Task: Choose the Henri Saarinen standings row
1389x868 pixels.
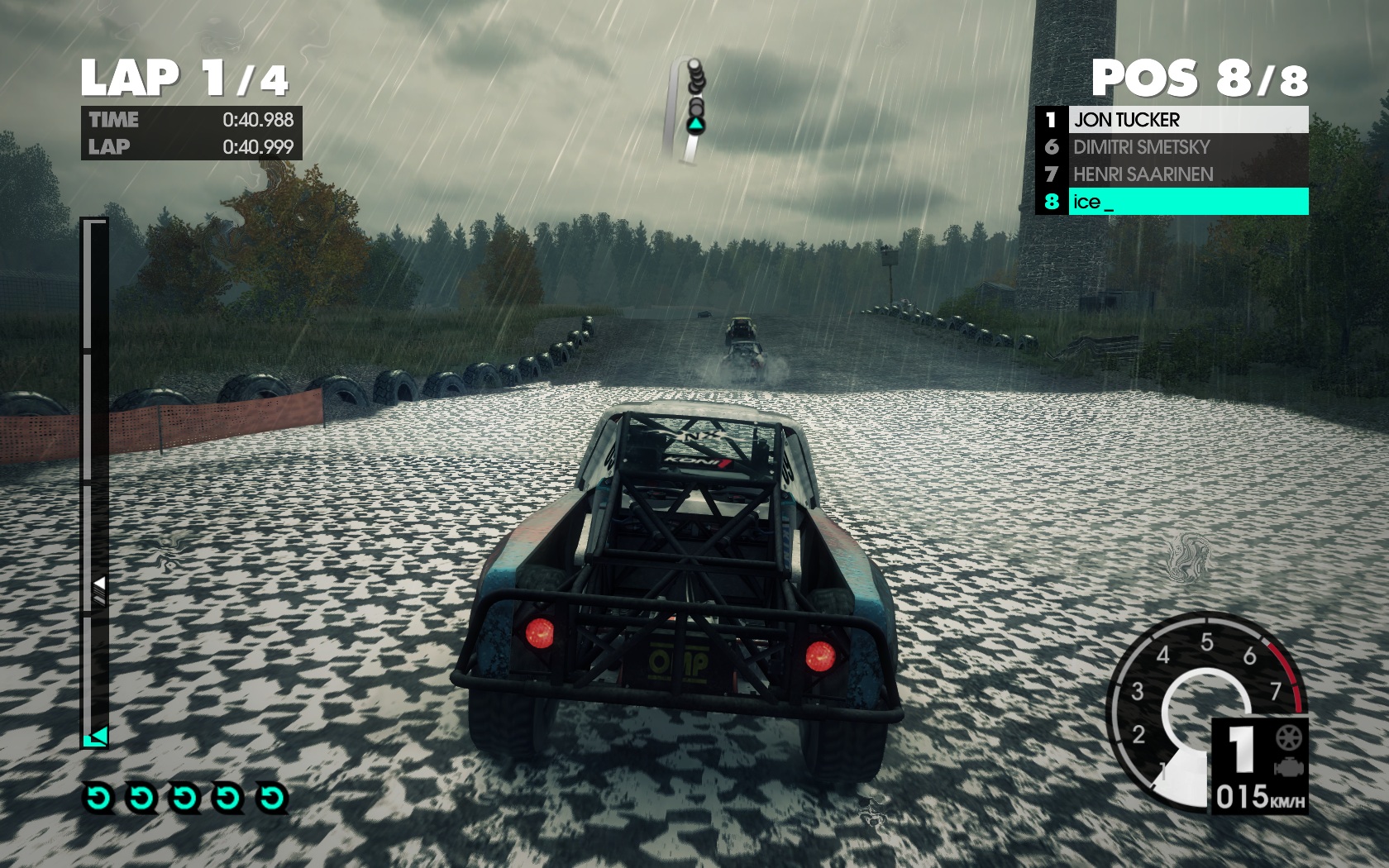Action: [x=1172, y=174]
